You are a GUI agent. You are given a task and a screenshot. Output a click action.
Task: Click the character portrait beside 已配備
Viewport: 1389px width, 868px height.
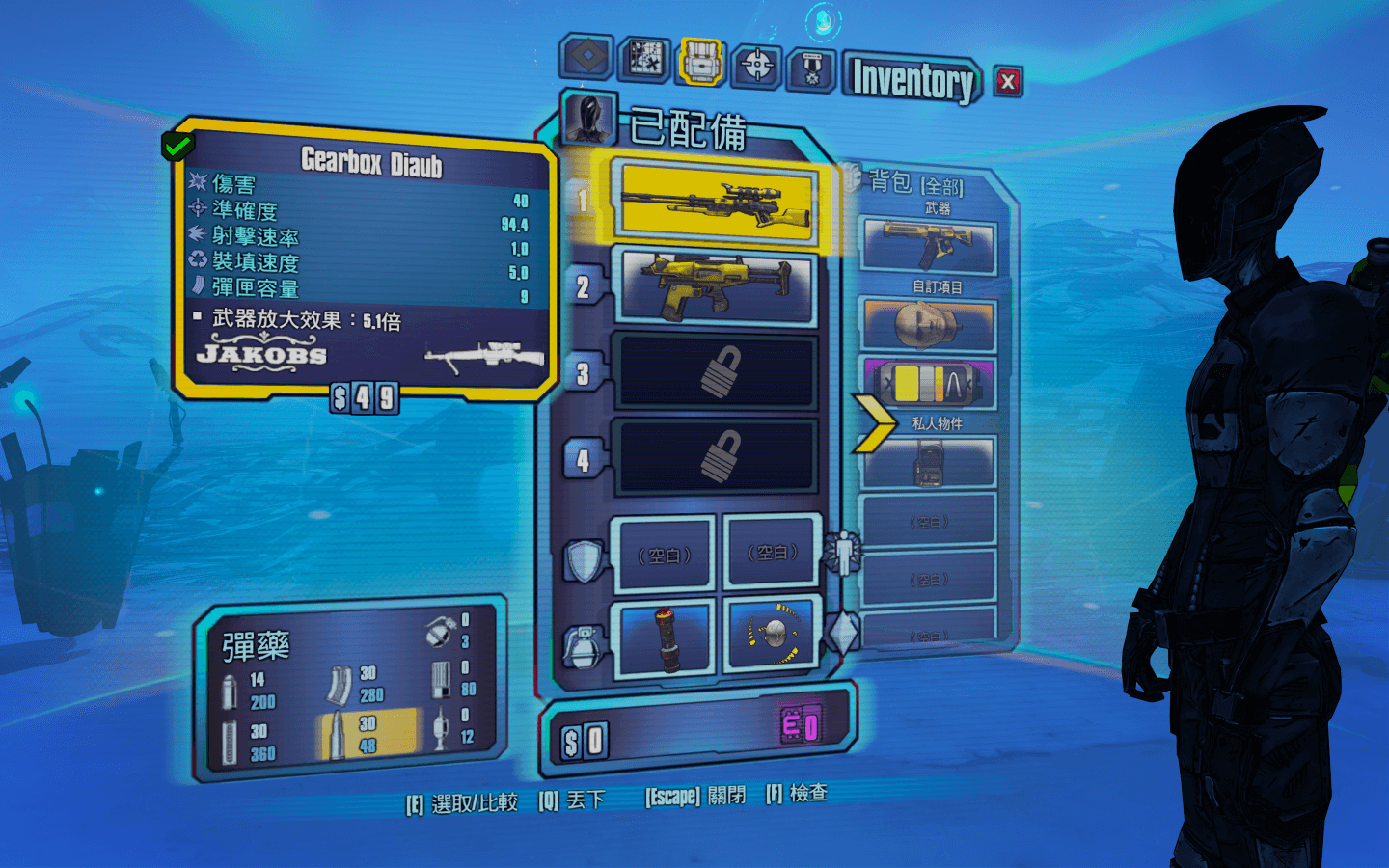[588, 121]
